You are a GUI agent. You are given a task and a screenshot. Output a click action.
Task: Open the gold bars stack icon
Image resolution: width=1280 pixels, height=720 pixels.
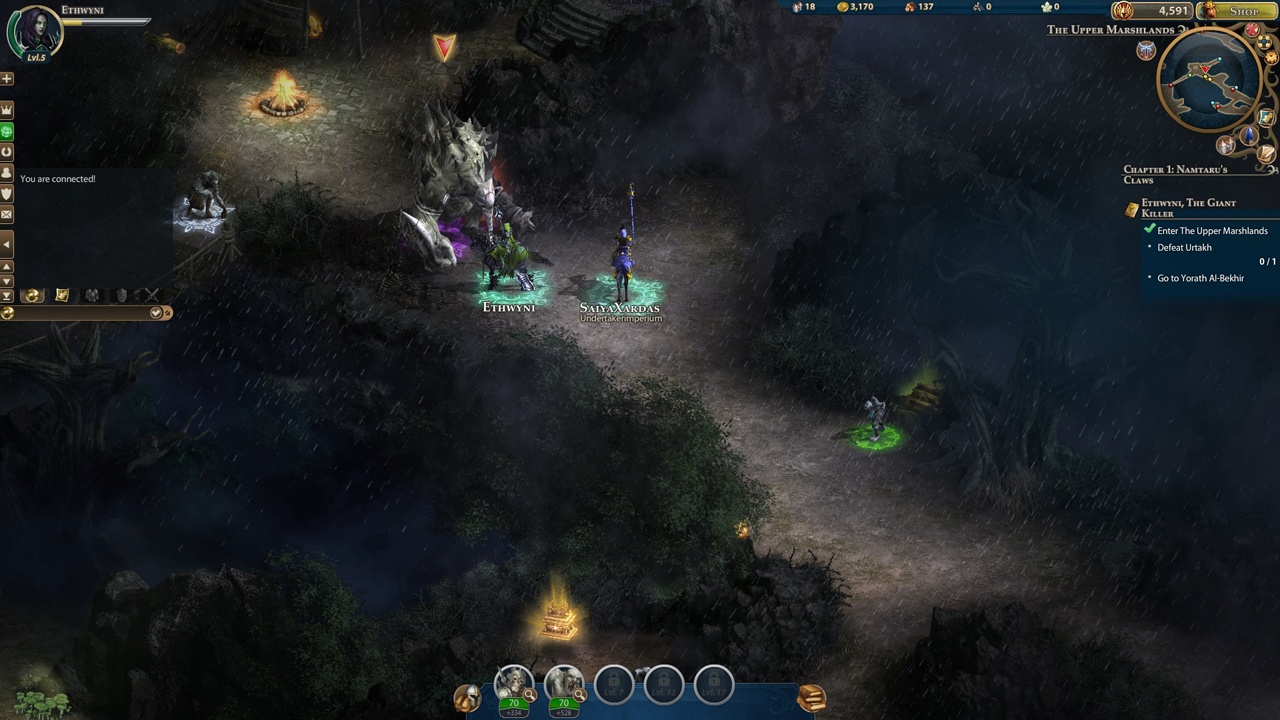811,696
